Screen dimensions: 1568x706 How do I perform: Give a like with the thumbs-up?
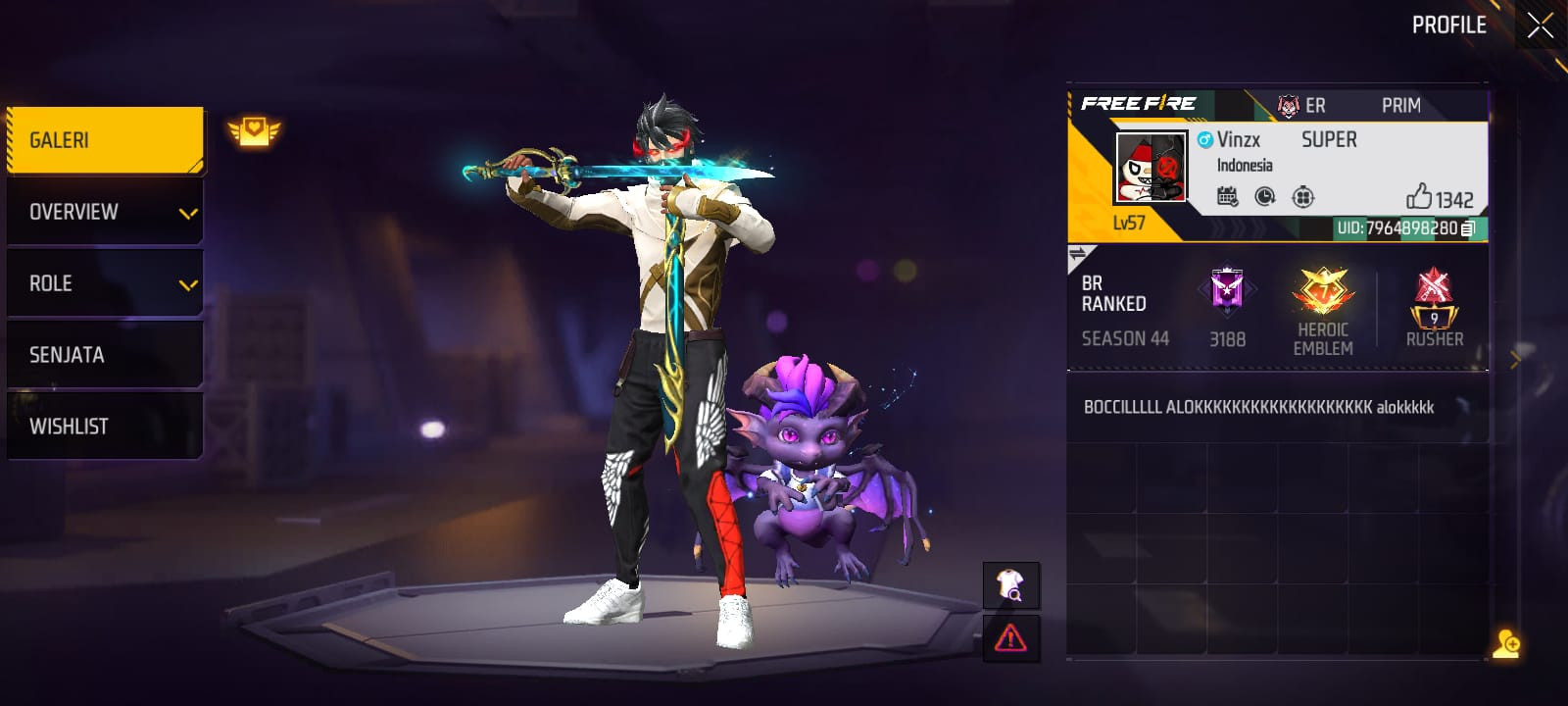coord(1419,197)
